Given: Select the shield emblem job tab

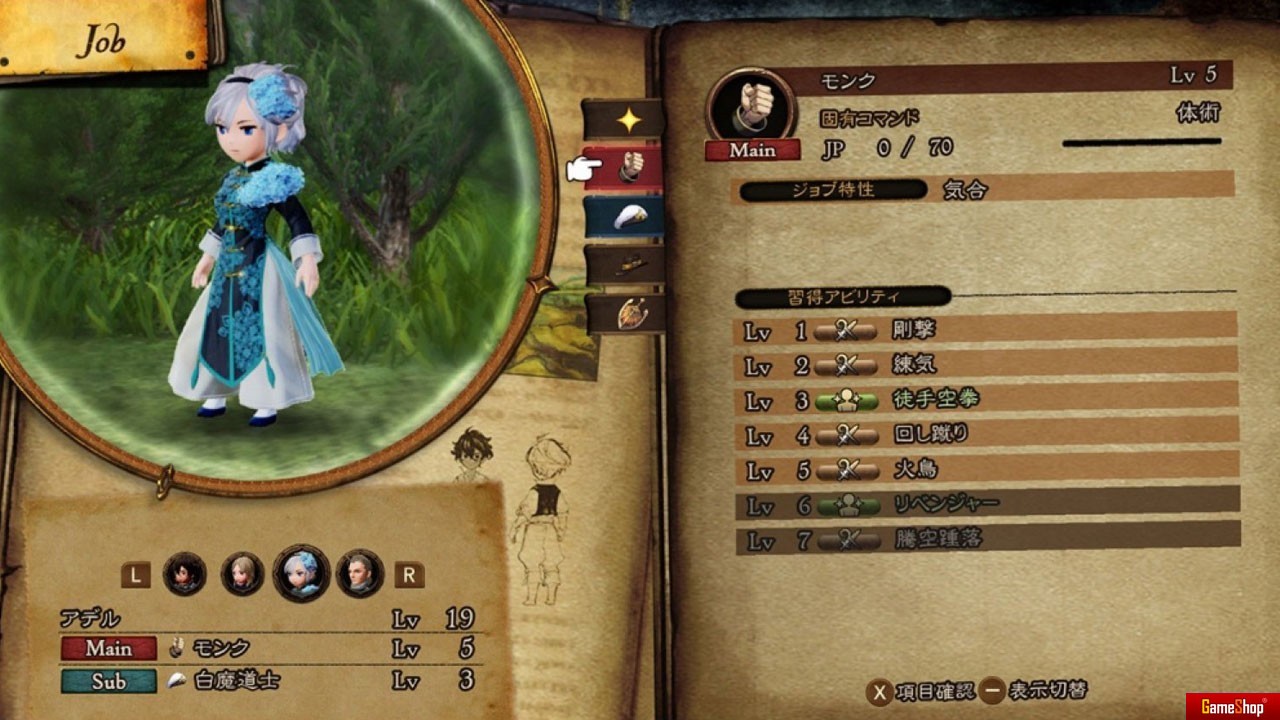Looking at the screenshot, I should coord(624,313).
